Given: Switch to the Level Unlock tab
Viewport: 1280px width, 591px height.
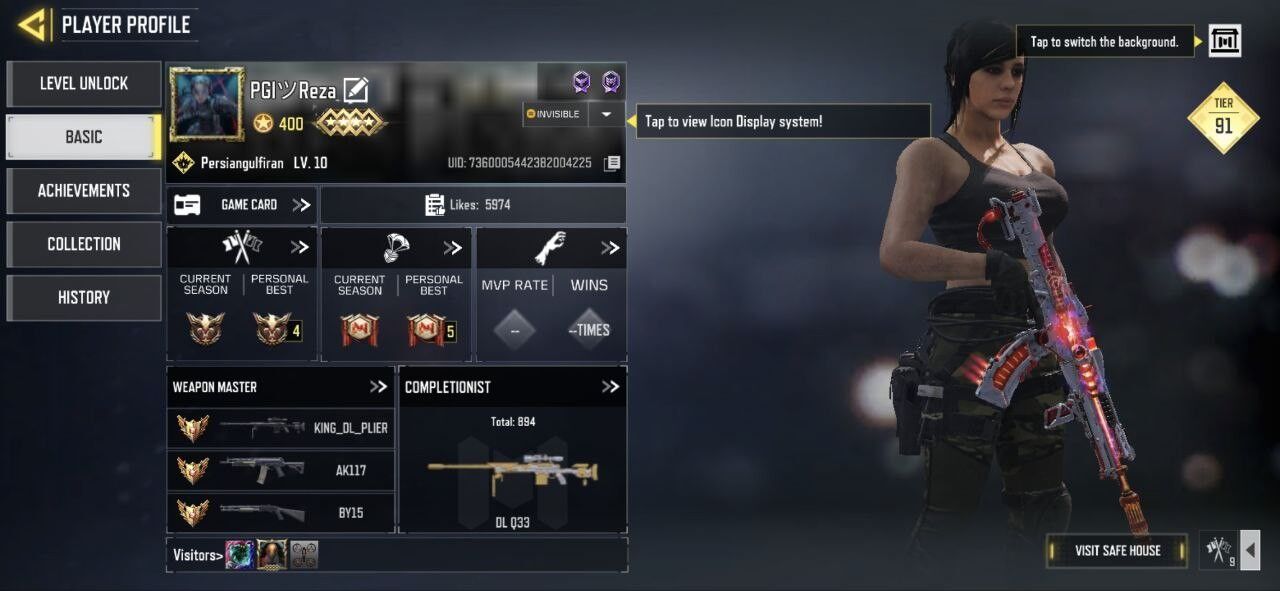Looking at the screenshot, I should point(84,84).
